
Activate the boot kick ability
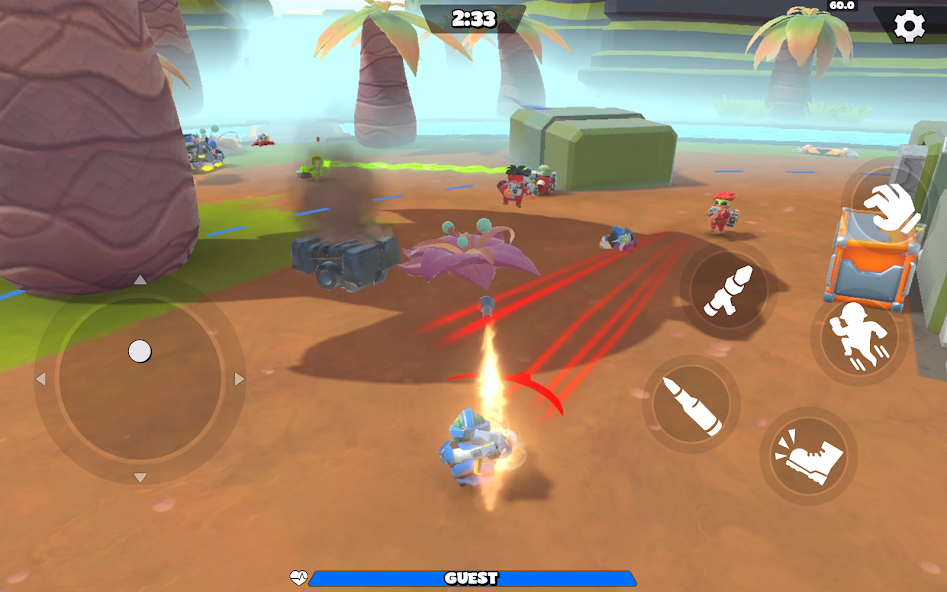(x=808, y=456)
